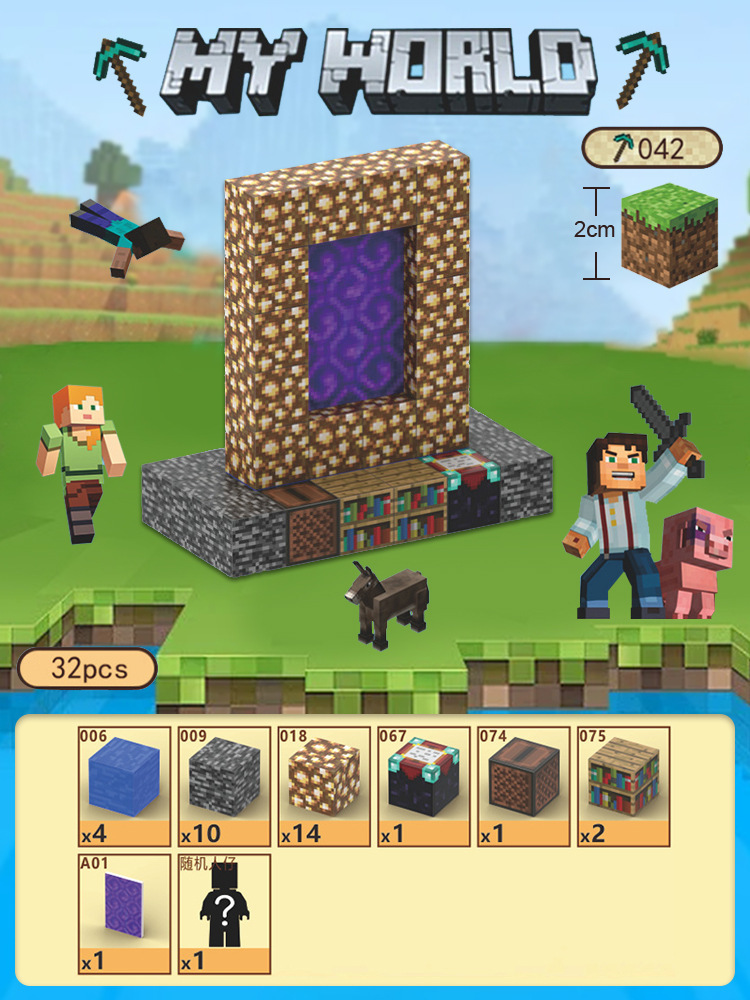Click the brown note block slot 074
Screen dimensions: 750x1000
pos(524,786)
